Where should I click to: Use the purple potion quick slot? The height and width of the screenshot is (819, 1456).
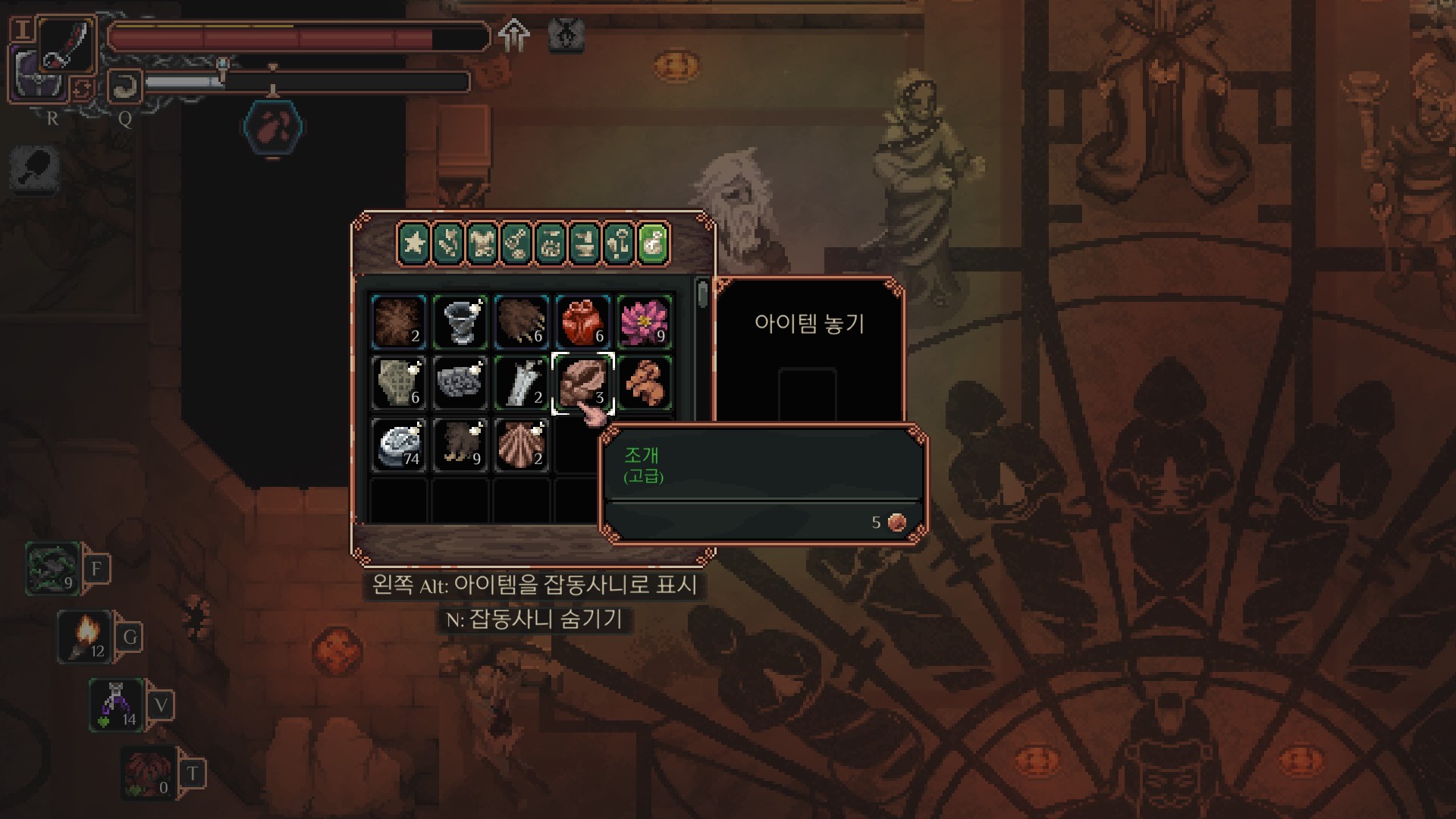[x=116, y=705]
